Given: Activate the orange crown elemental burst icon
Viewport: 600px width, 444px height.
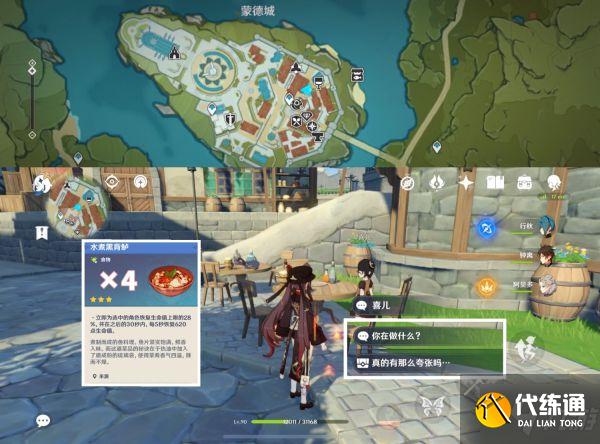Looking at the screenshot, I should (486, 286).
